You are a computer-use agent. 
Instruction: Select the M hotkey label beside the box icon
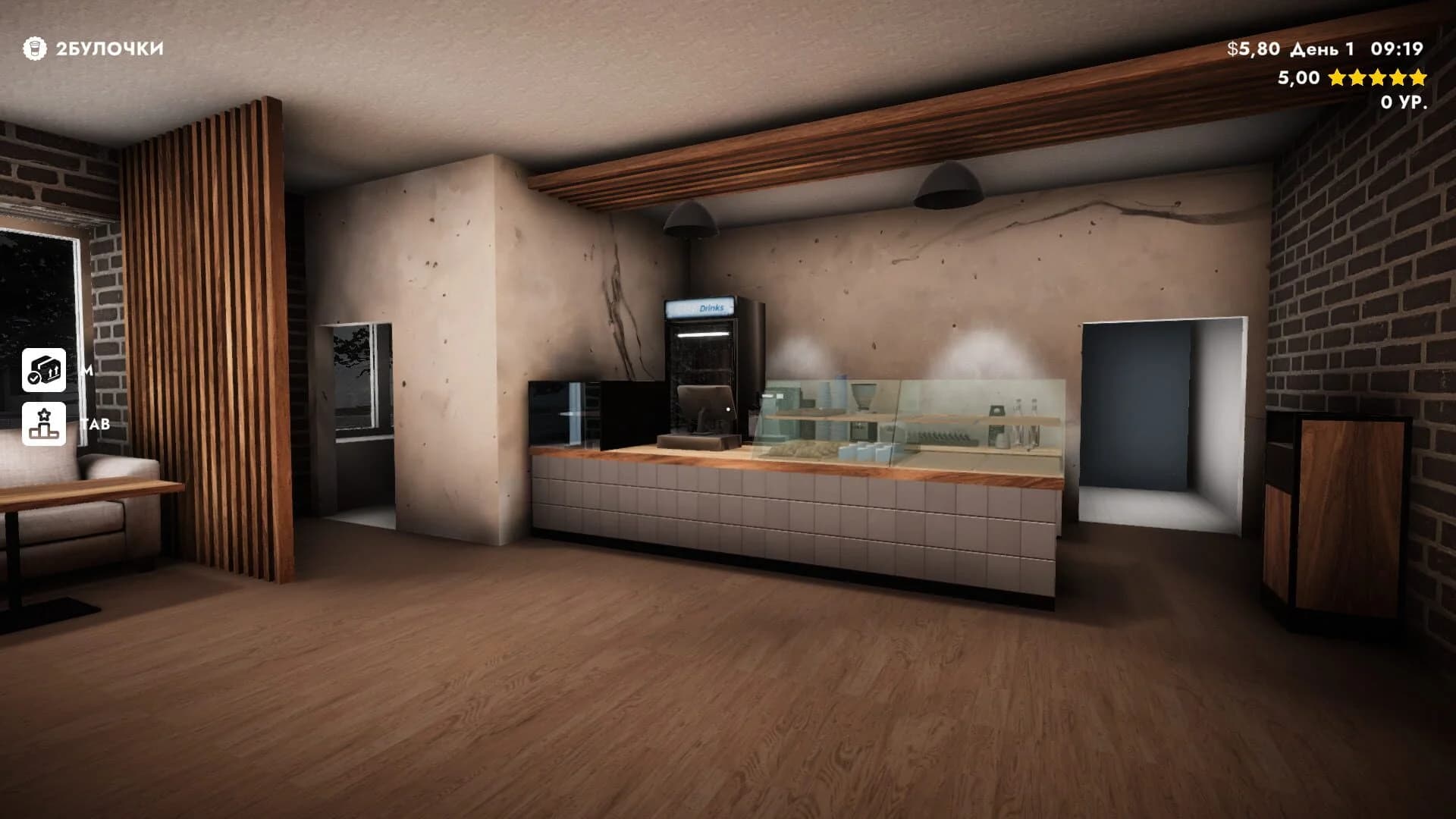tap(86, 371)
